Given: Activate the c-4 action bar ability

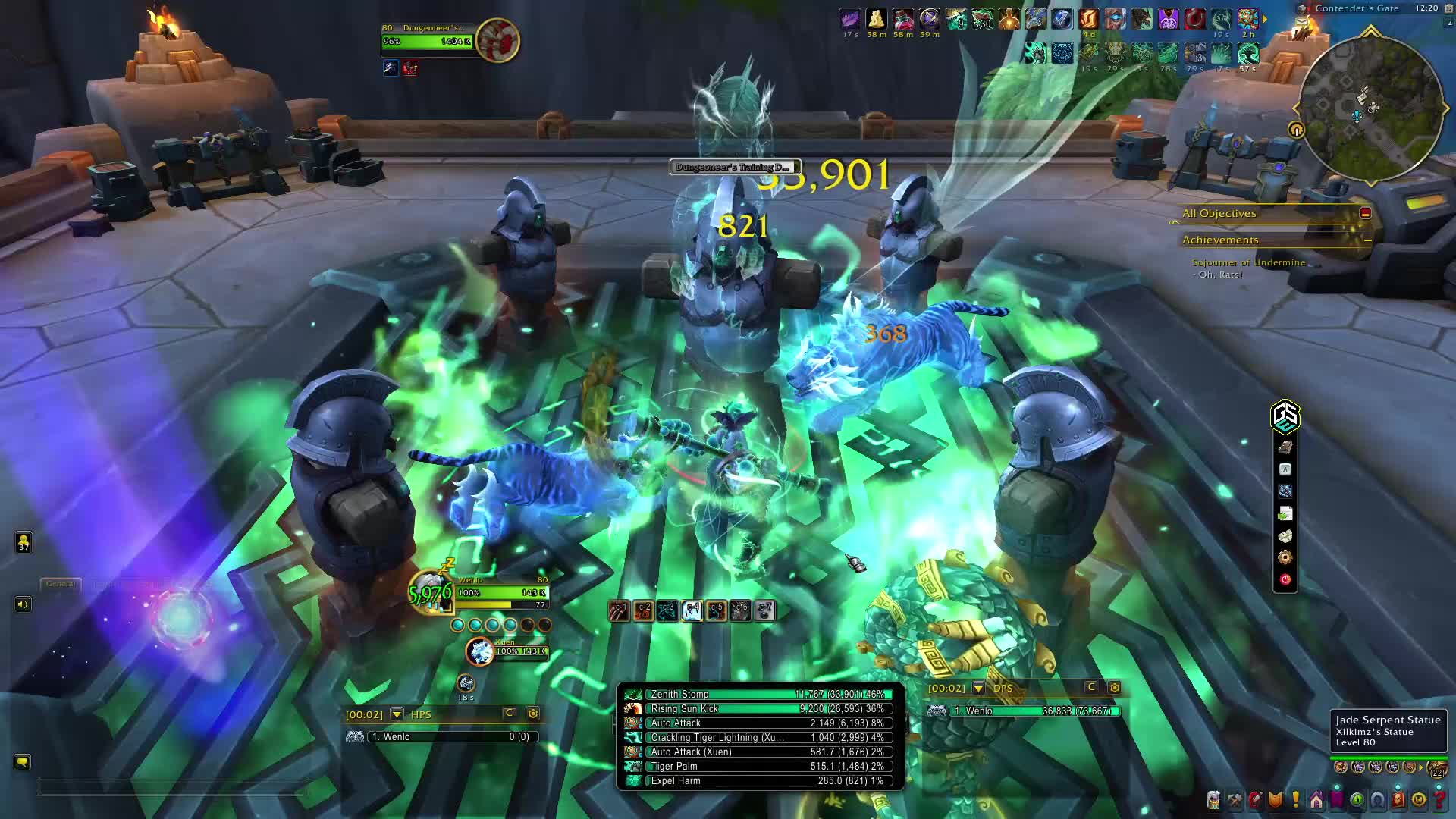Looking at the screenshot, I should coord(692,610).
